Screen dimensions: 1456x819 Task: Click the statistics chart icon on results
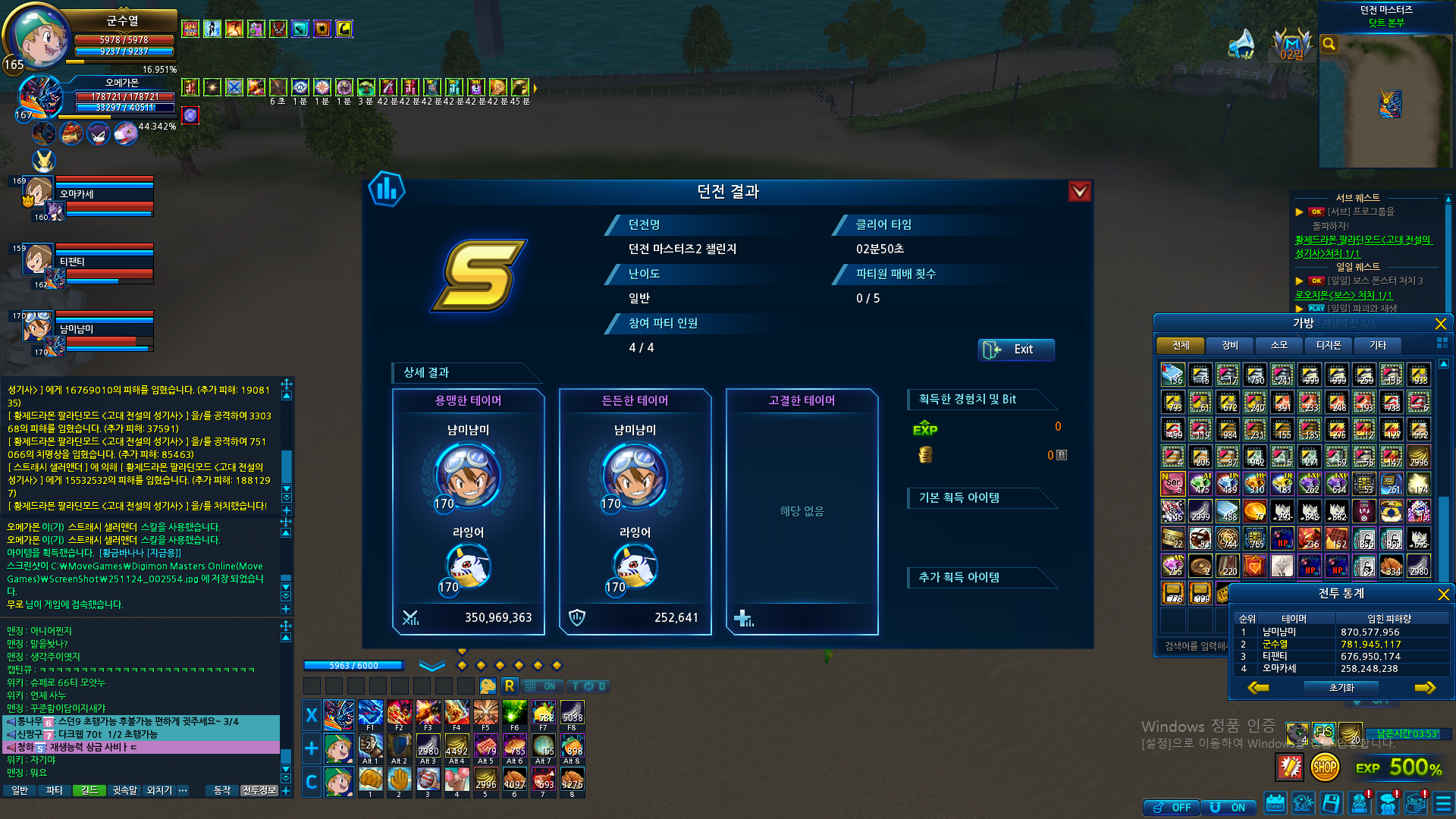click(387, 189)
